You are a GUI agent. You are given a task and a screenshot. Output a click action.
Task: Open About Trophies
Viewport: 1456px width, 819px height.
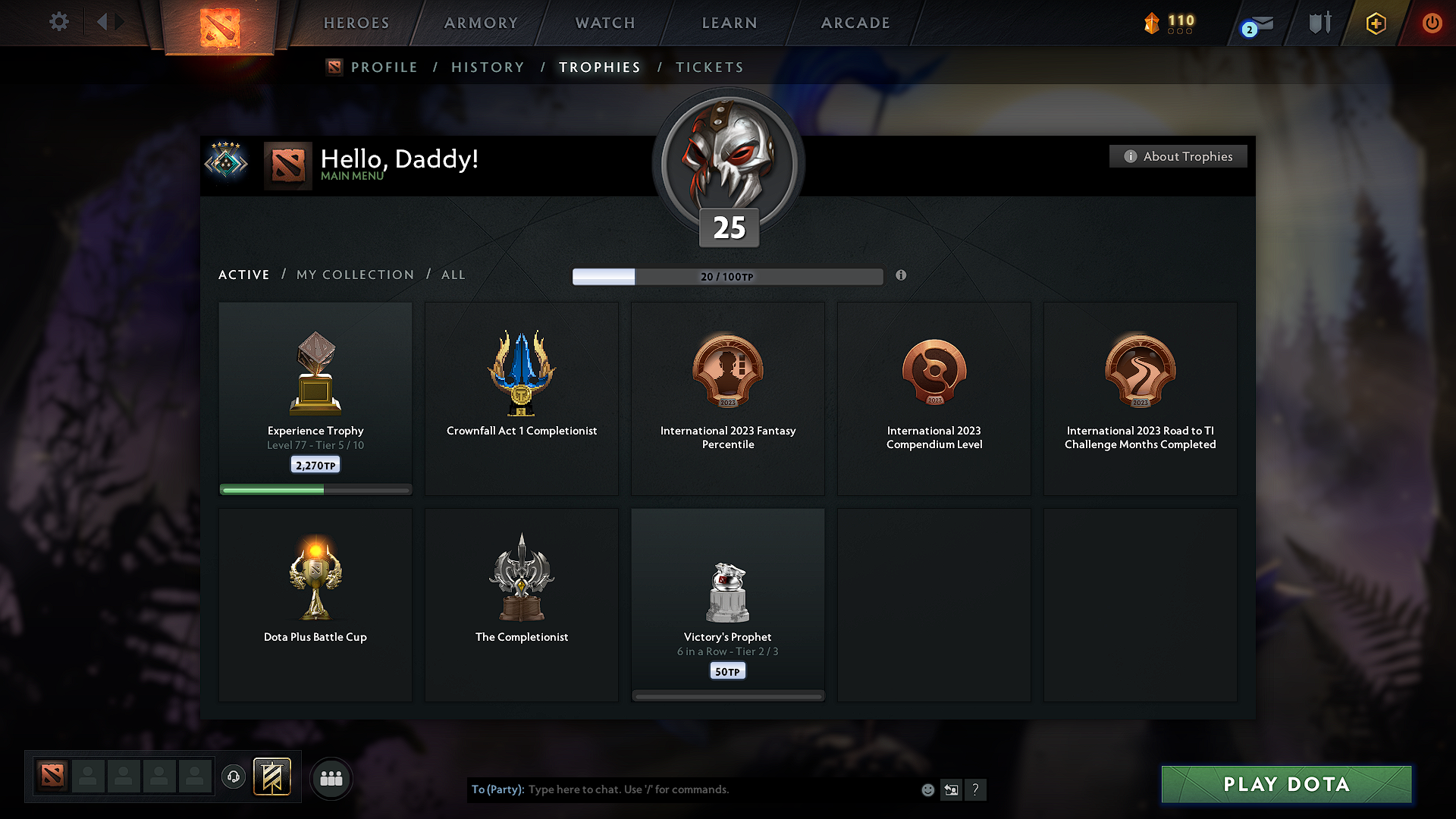(x=1178, y=156)
